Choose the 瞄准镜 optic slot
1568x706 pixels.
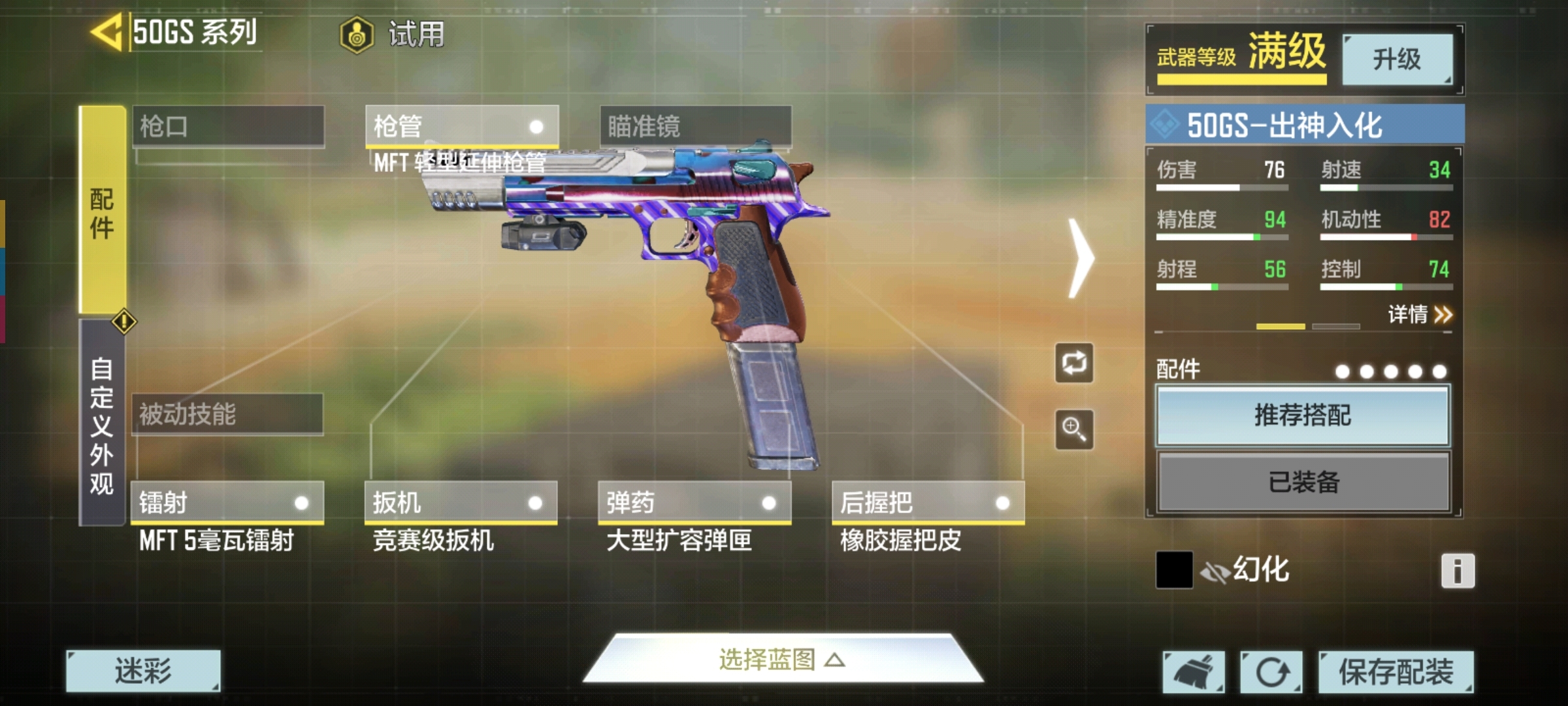[x=695, y=126]
